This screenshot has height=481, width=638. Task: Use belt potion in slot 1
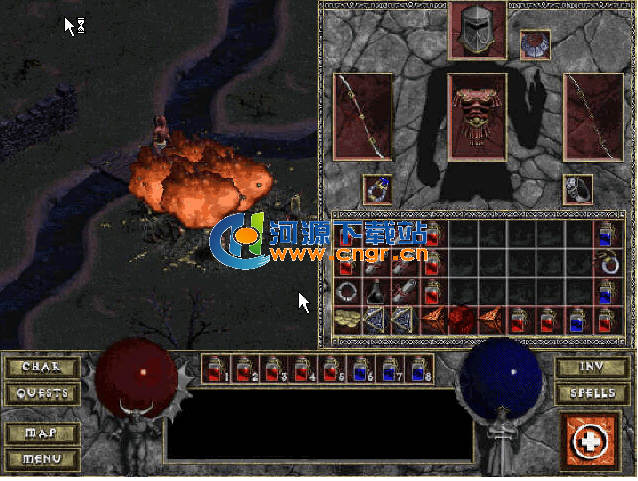pos(216,369)
